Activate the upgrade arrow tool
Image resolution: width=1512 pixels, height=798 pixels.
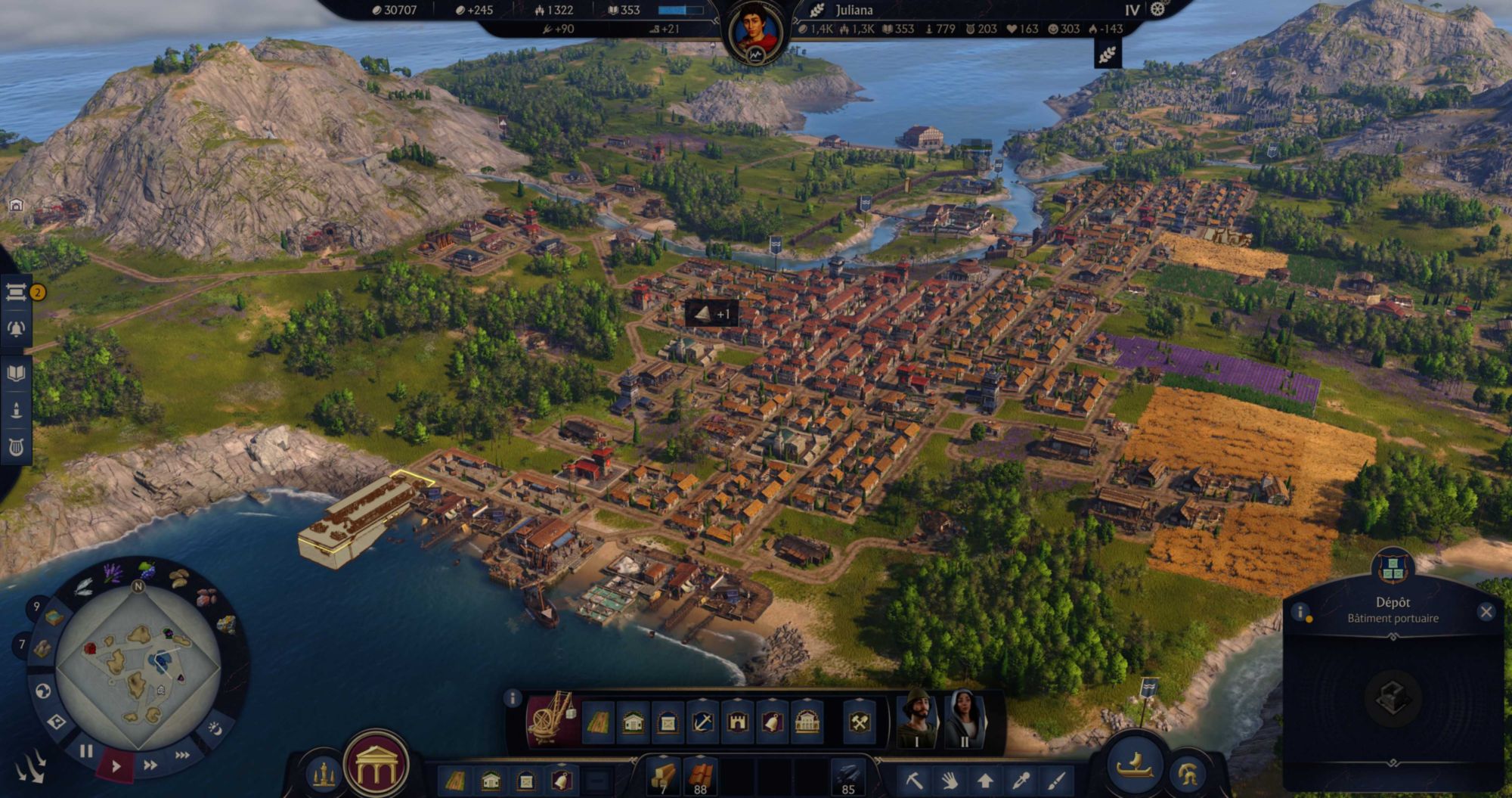(985, 780)
